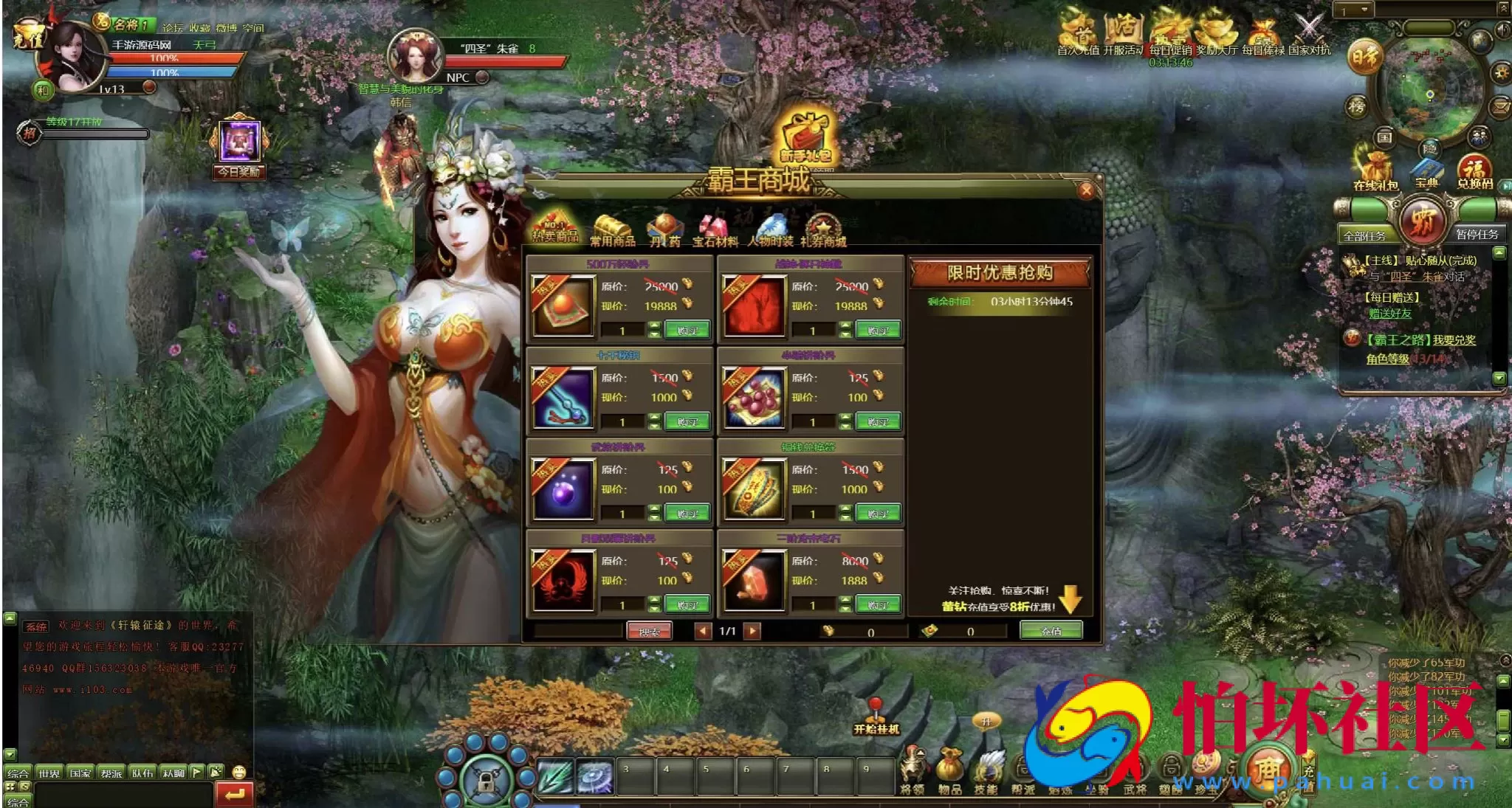1512x808 pixels.
Task: Switch to the 暂停任务 quest tab
Action: [1477, 235]
